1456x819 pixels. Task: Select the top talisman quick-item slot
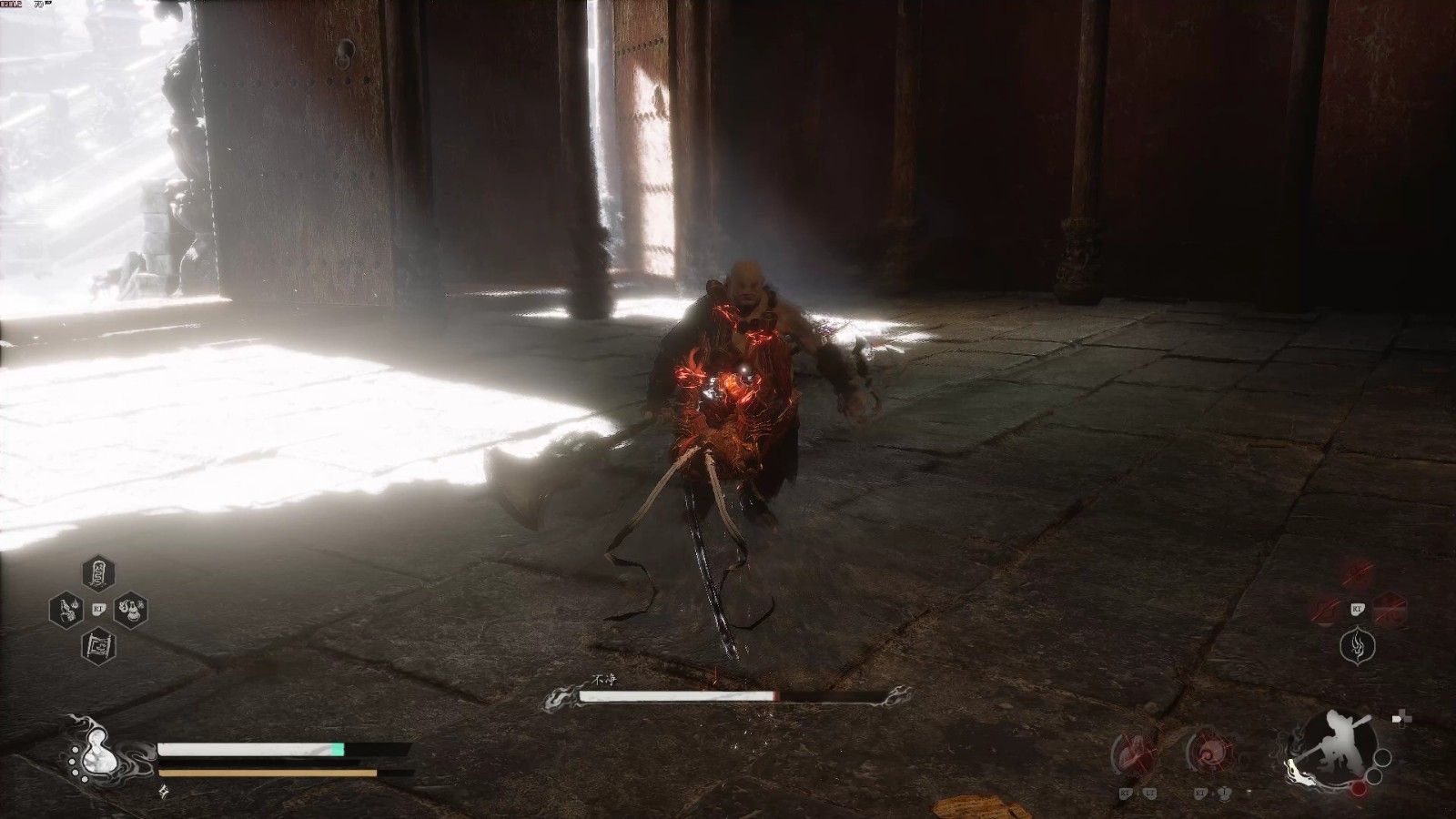(x=97, y=573)
